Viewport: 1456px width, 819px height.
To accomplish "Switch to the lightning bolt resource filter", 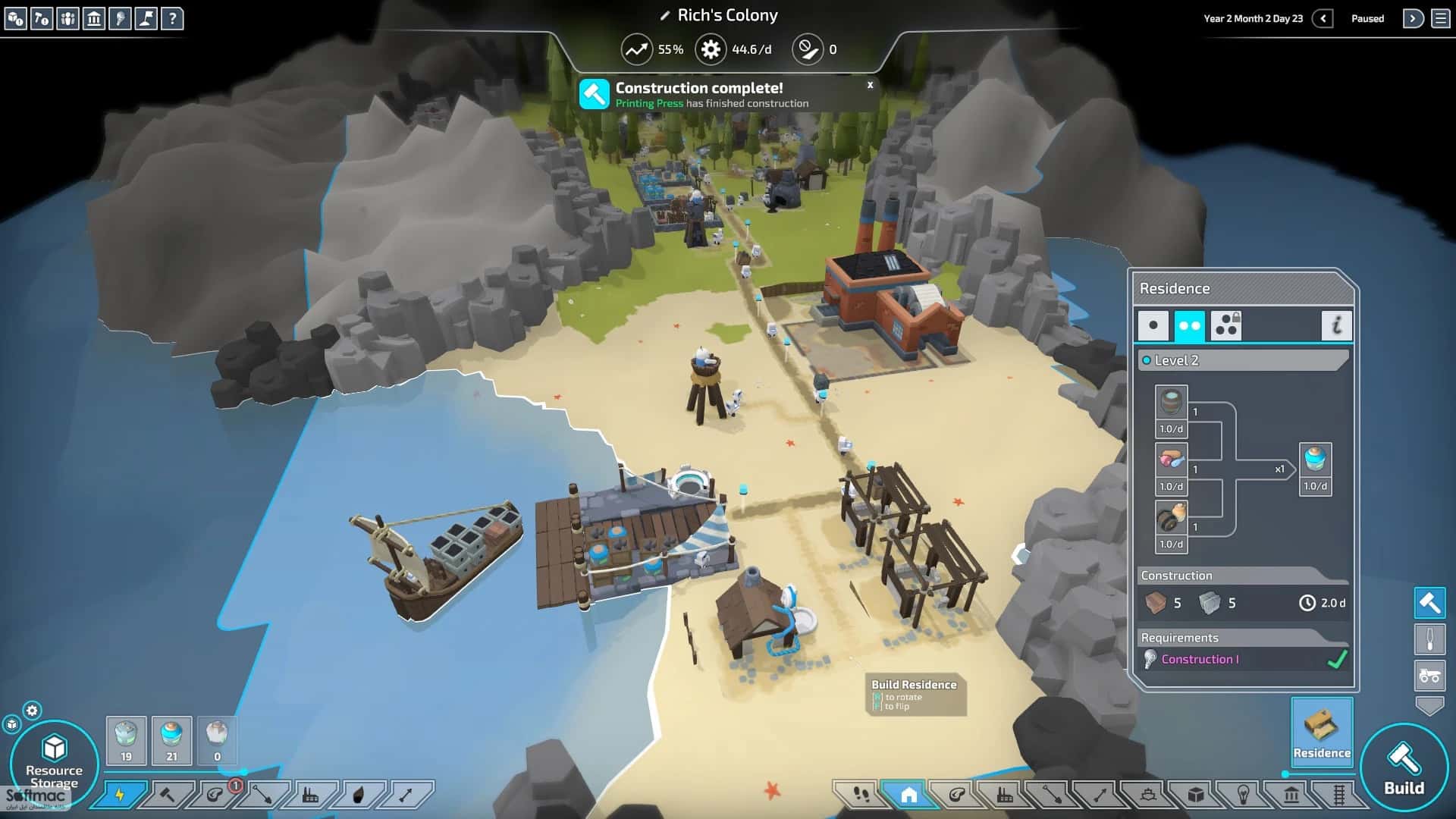I will click(x=119, y=795).
